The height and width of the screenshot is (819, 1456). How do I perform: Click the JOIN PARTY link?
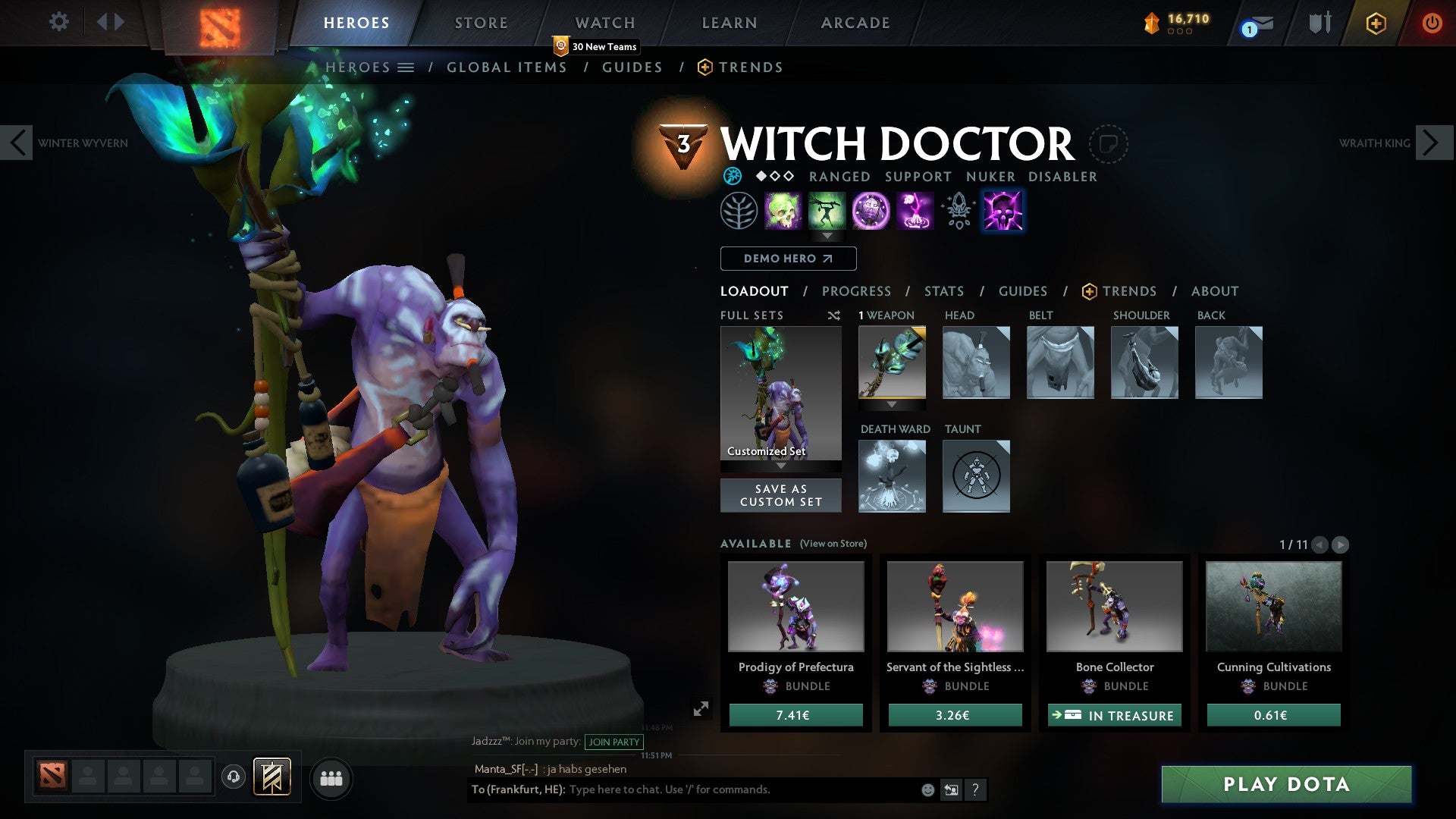coord(613,742)
